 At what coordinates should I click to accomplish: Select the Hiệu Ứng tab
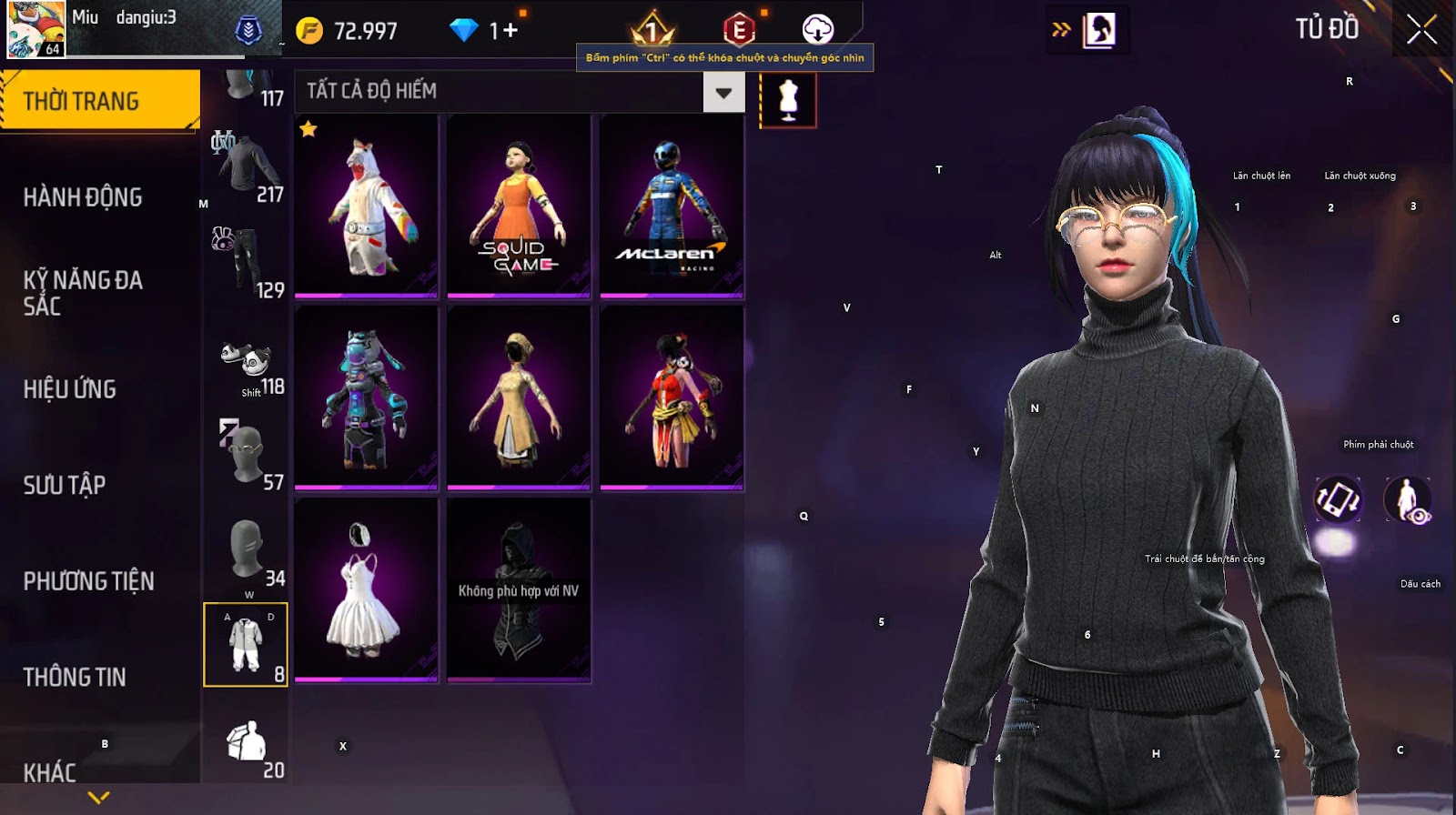70,389
